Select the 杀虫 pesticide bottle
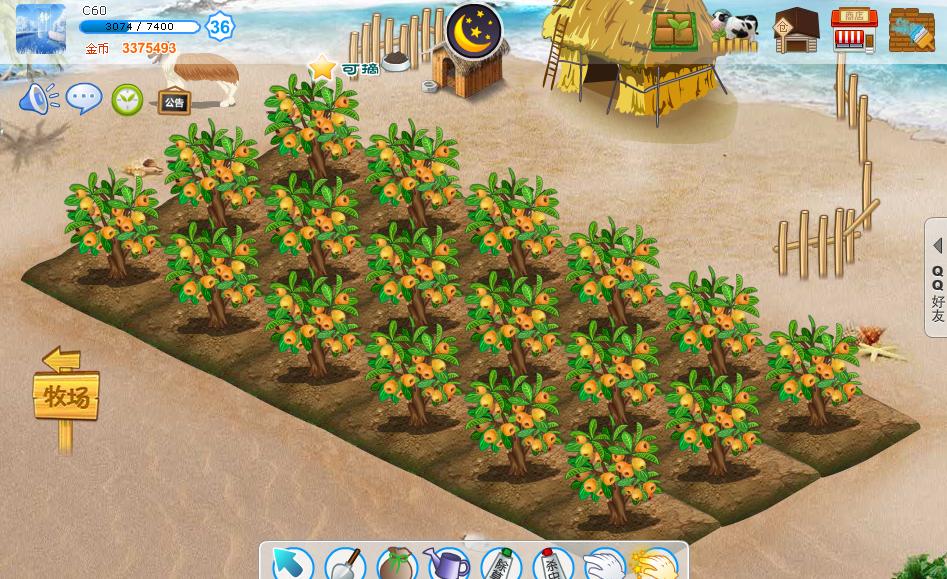This screenshot has height=579, width=947. pyautogui.click(x=551, y=564)
